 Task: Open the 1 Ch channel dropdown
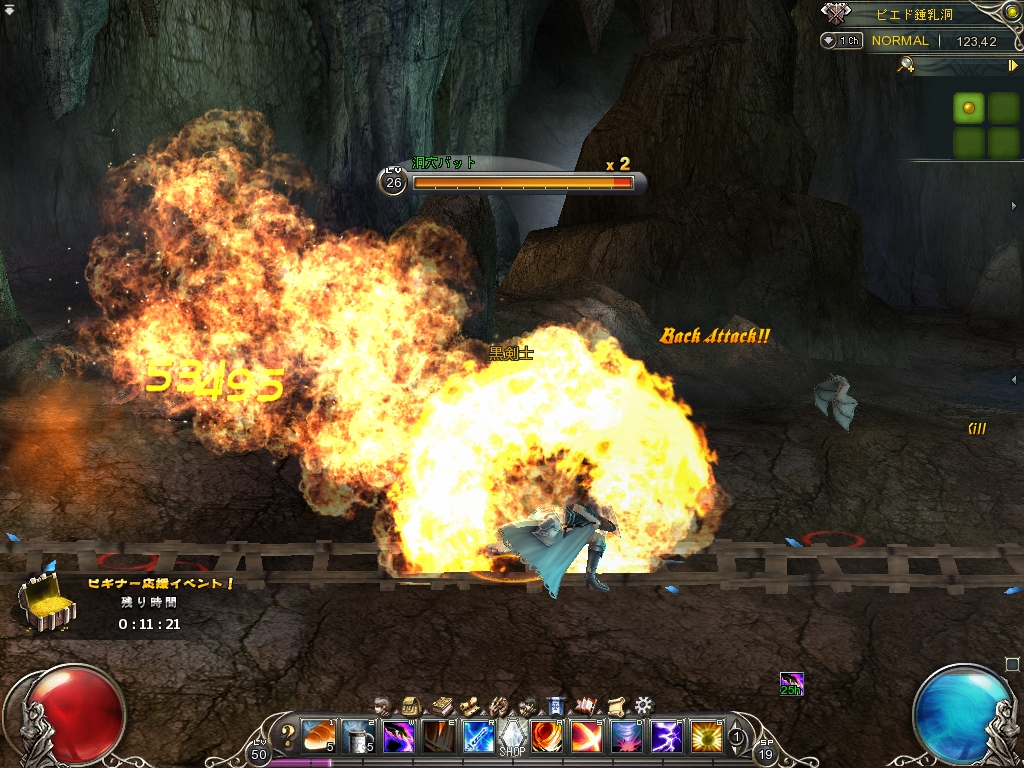tap(842, 41)
